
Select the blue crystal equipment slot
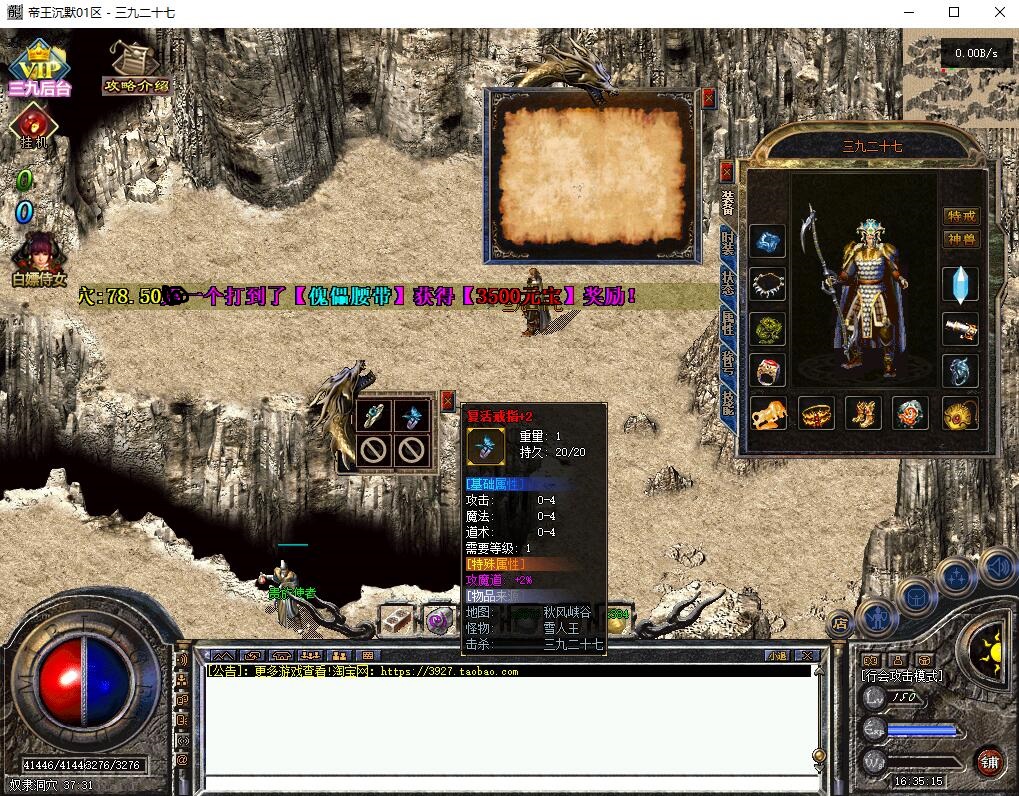(961, 284)
